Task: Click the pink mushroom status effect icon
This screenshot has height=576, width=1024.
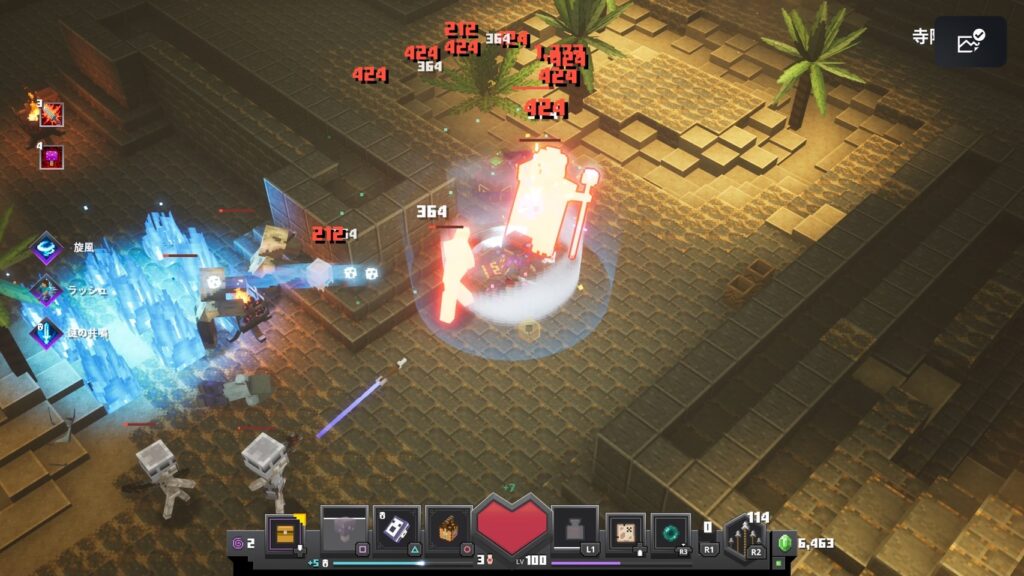Action: [x=51, y=157]
